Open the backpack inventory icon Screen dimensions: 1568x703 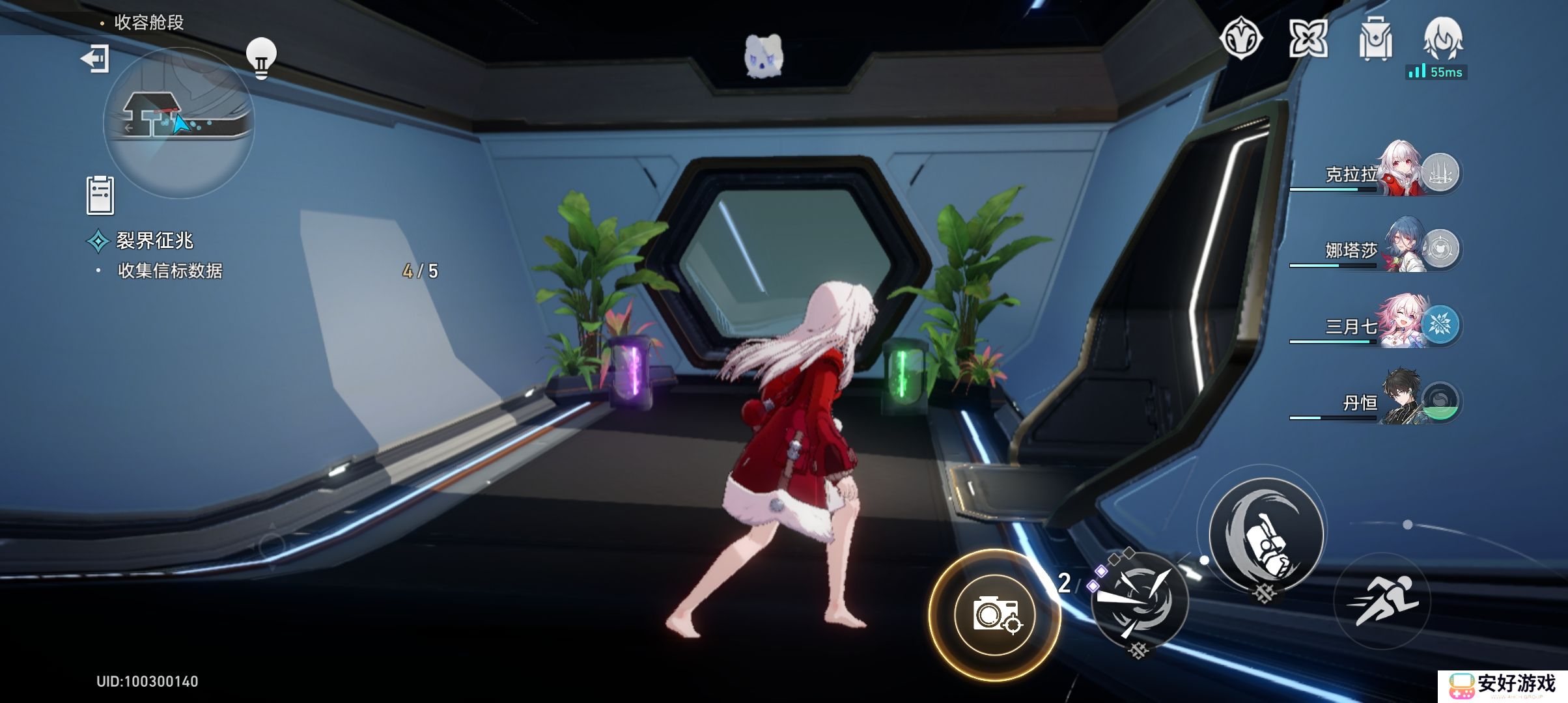[x=1375, y=40]
